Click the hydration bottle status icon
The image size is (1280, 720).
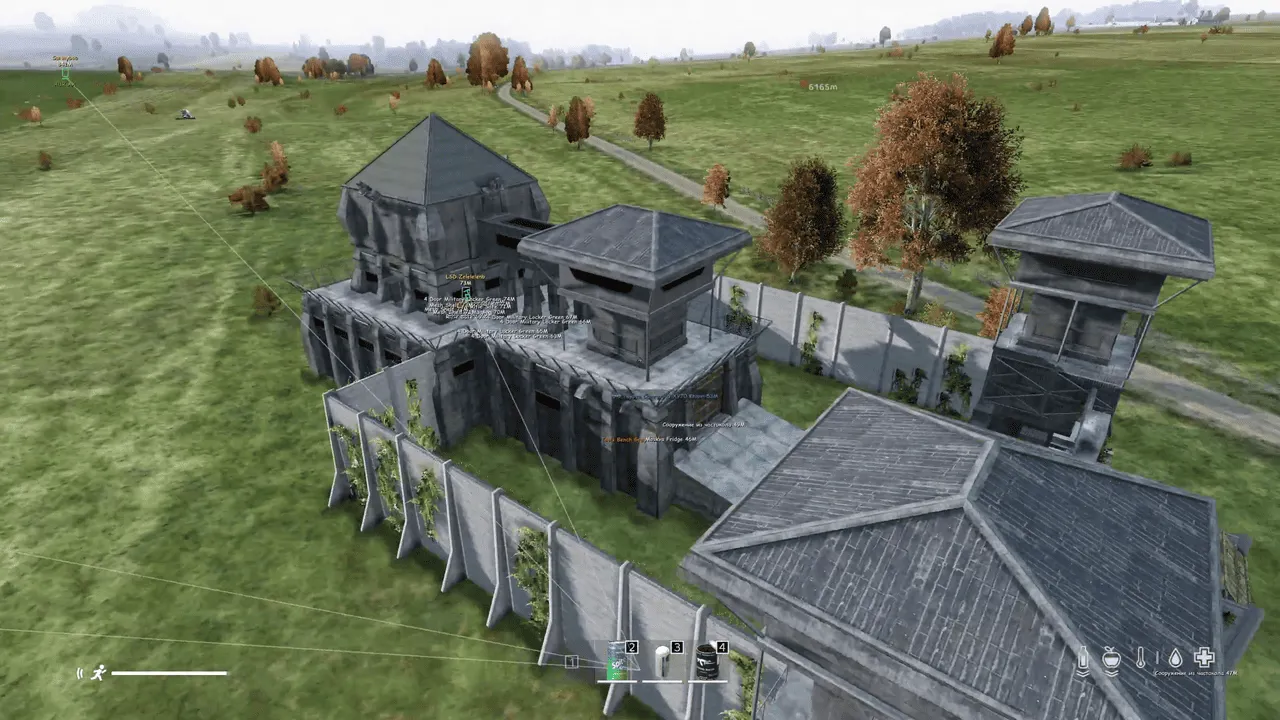pos(1083,659)
